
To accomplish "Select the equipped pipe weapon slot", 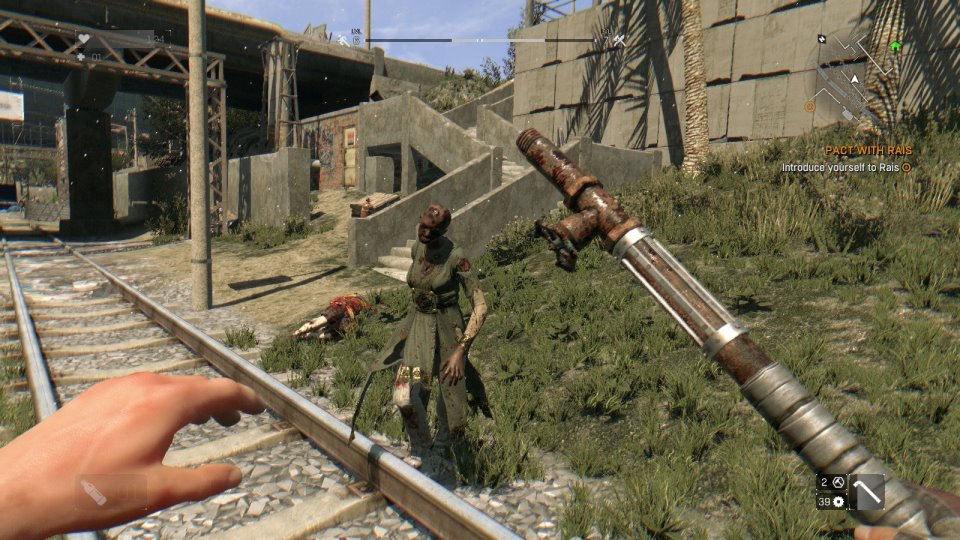I will [867, 491].
